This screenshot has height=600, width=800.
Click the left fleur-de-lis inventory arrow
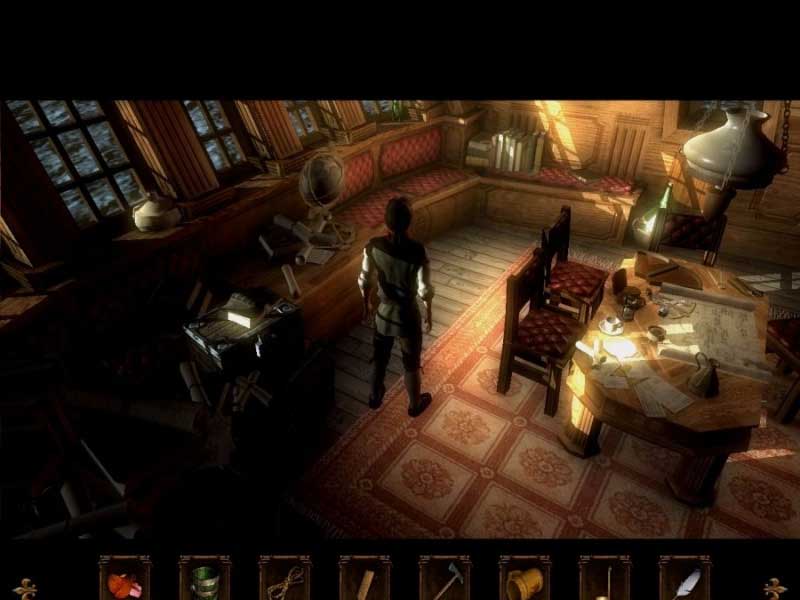click(x=25, y=588)
